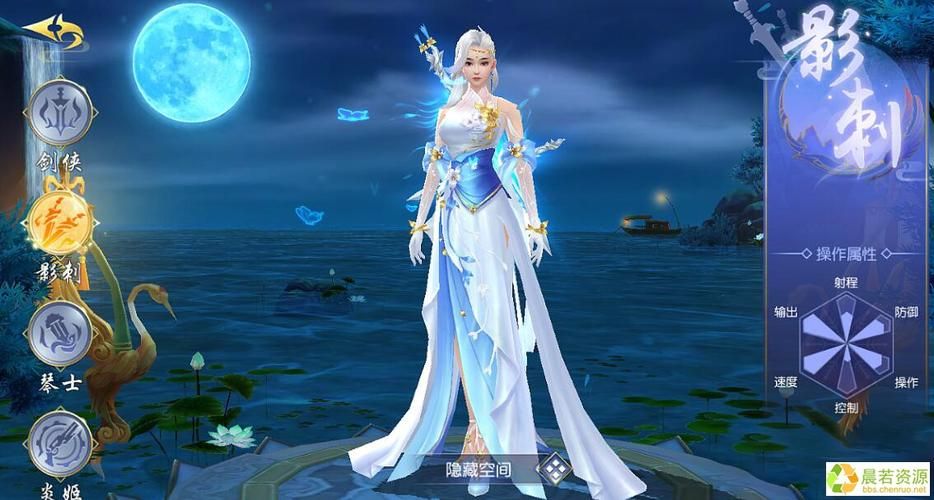Select the 剑侠 class icon

pyautogui.click(x=60, y=111)
